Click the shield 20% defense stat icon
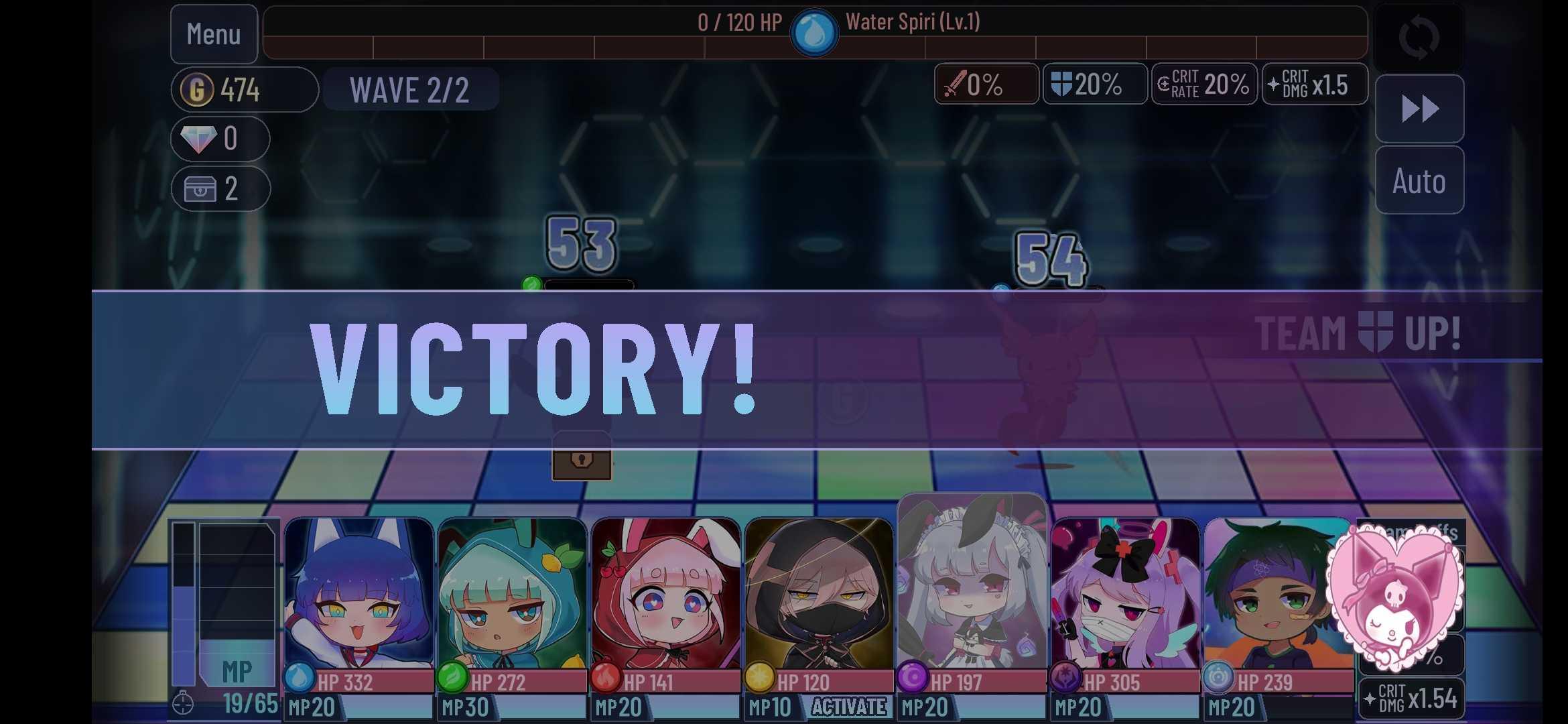 pos(1095,84)
